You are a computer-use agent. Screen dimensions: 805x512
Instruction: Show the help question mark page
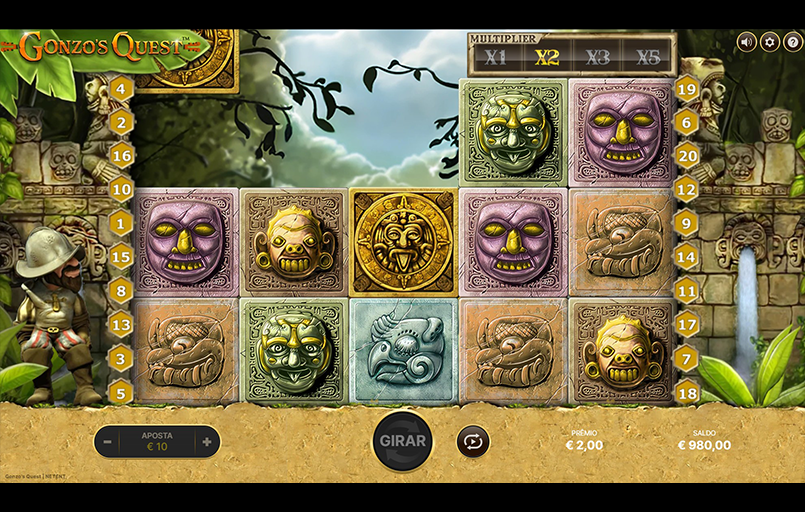[x=792, y=42]
